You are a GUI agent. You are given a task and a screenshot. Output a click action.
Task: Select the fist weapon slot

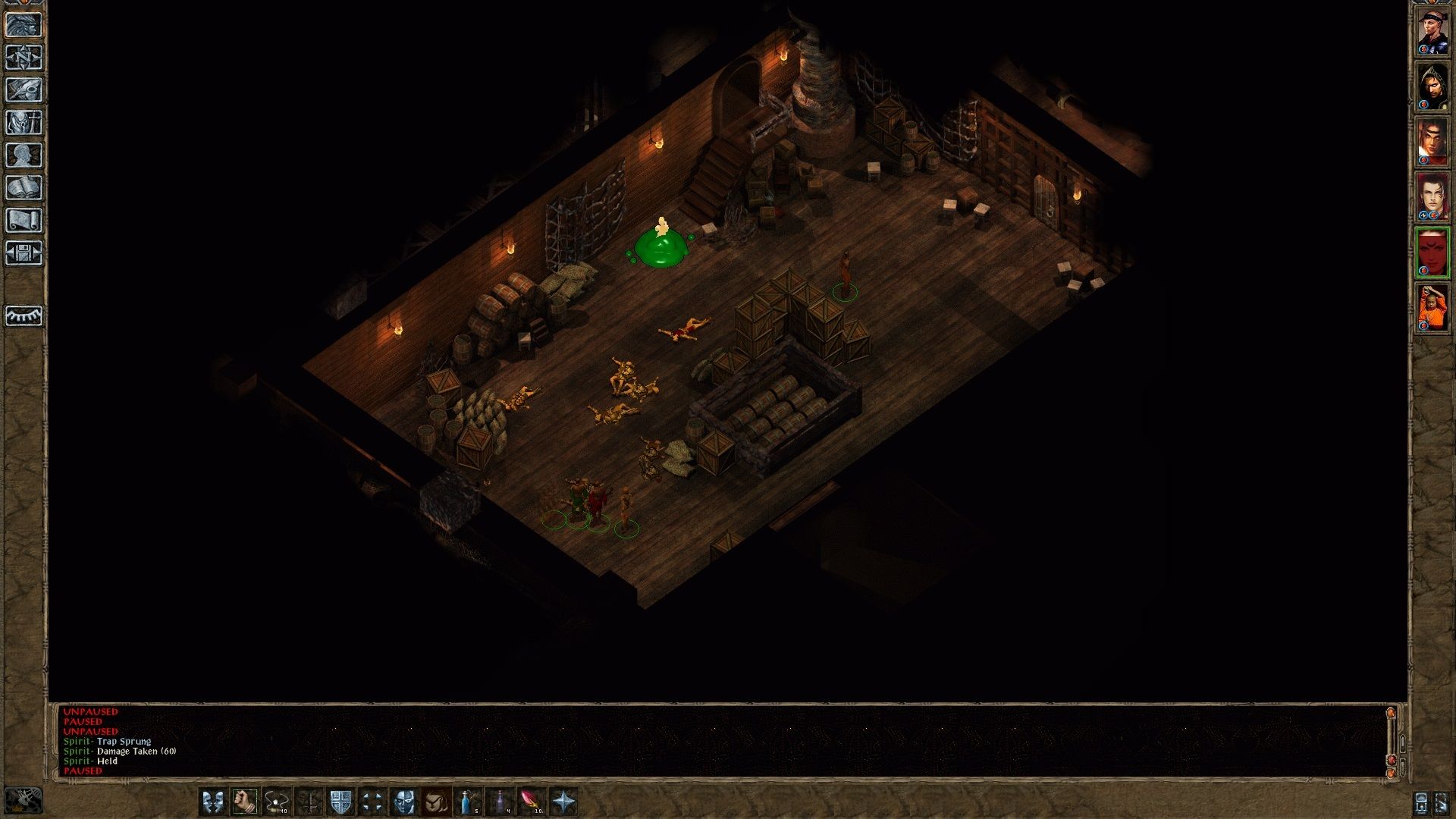245,802
